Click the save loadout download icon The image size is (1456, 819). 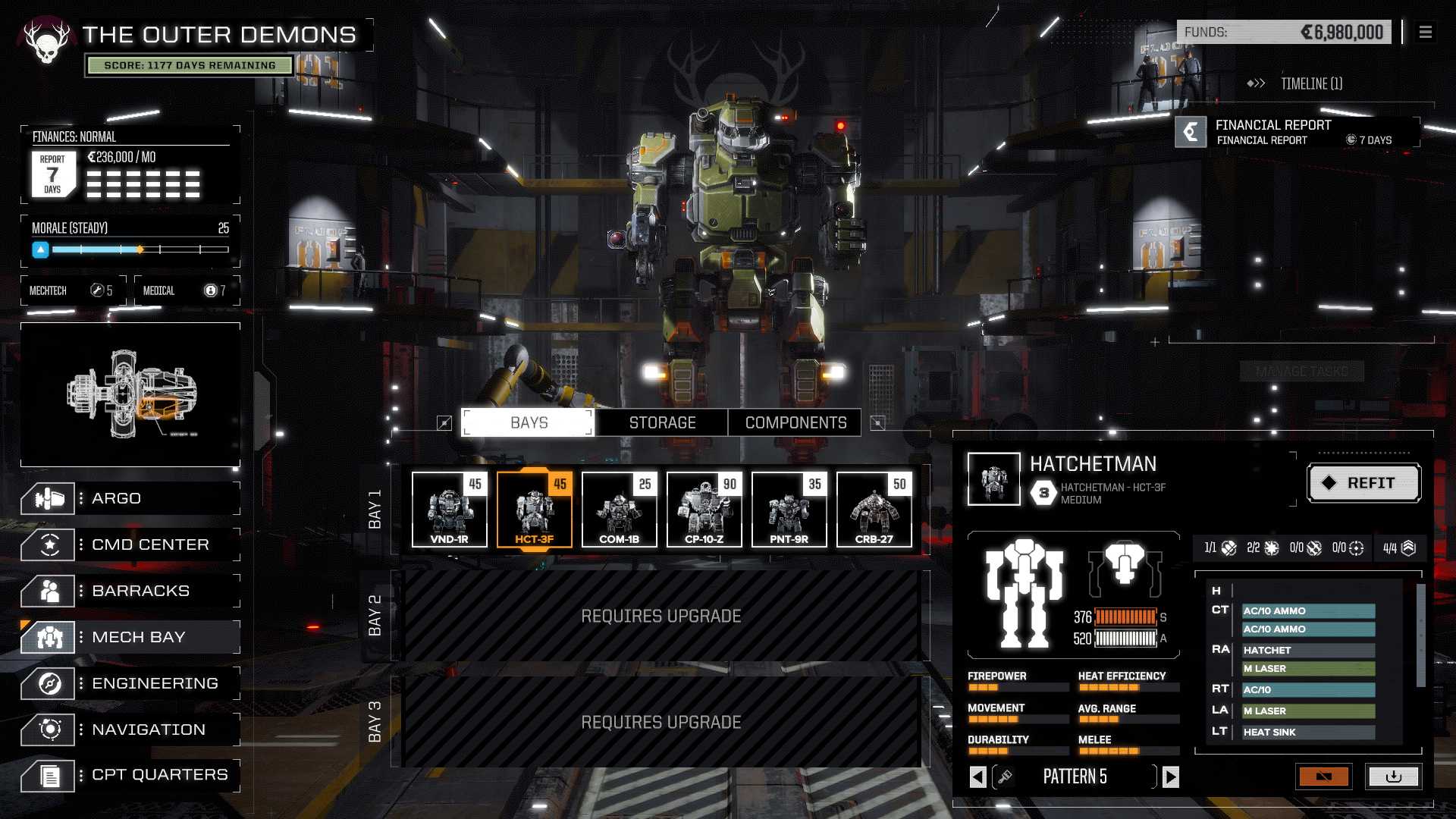(x=1395, y=777)
